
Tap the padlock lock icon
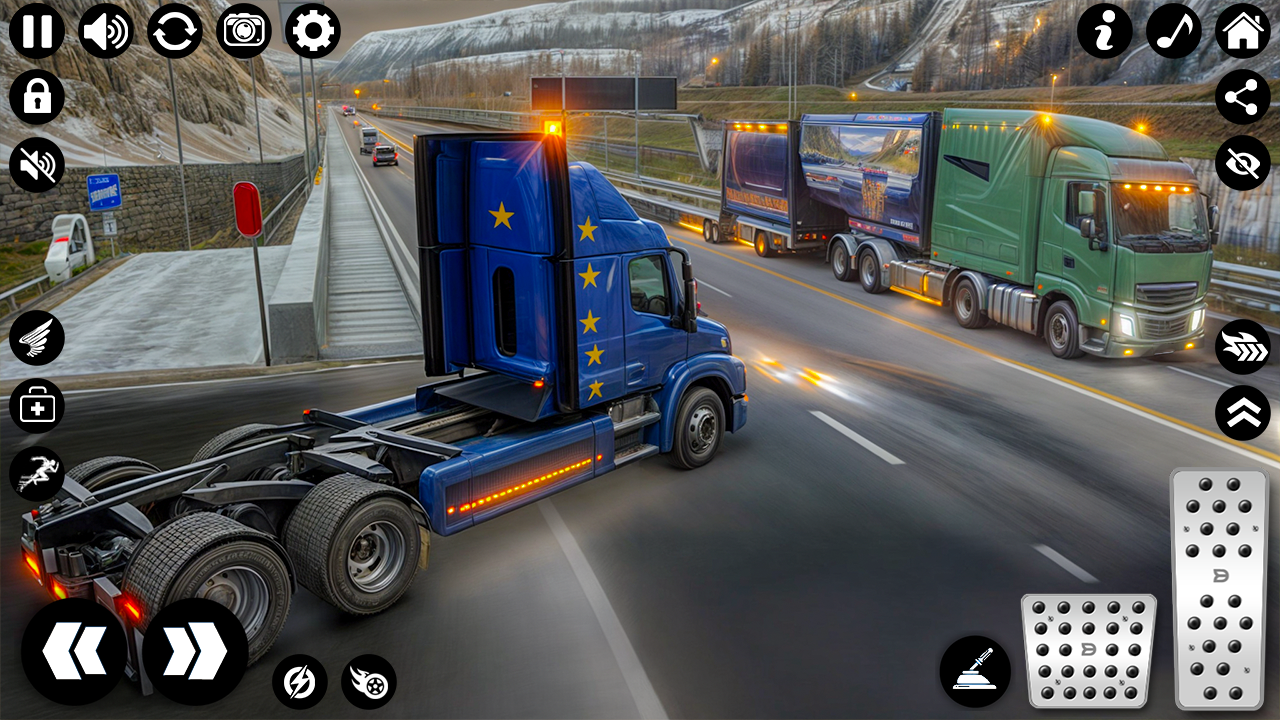click(37, 98)
